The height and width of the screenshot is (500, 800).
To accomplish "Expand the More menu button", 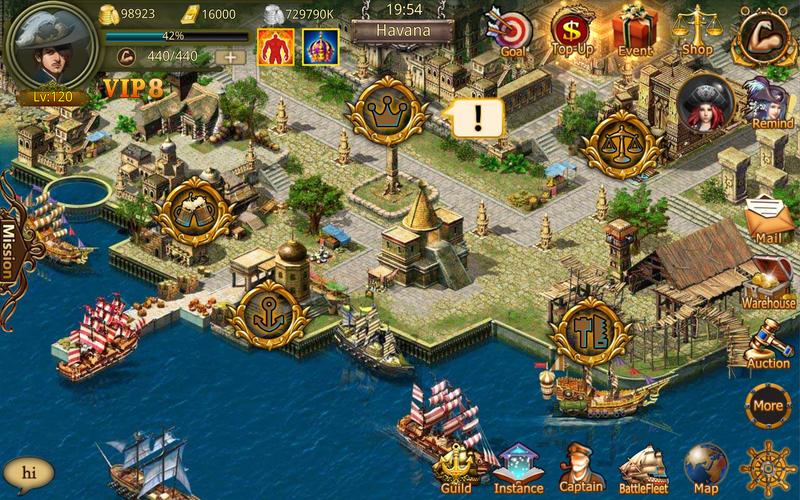I will coord(767,405).
